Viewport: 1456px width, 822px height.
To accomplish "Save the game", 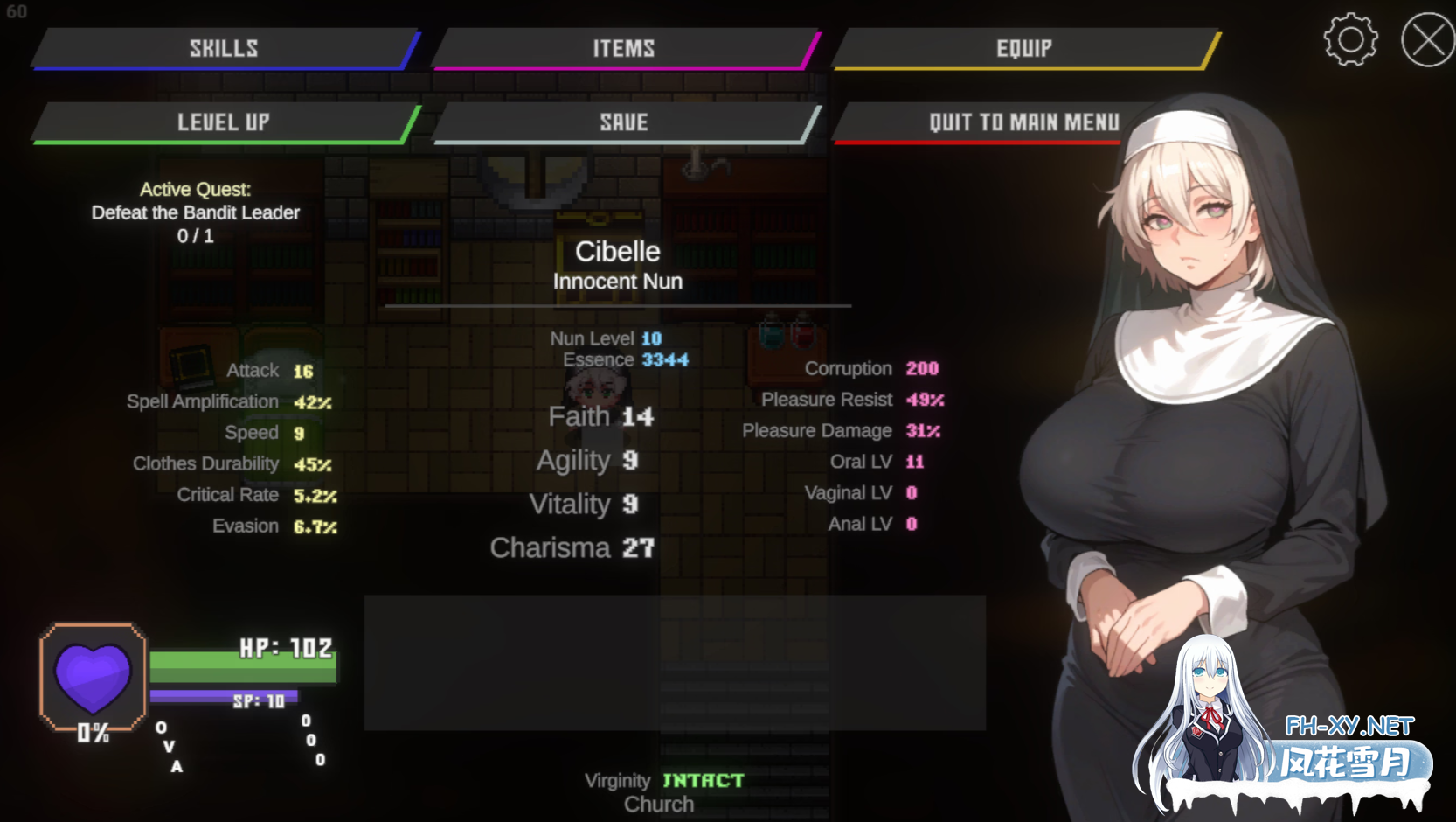I will coord(624,122).
